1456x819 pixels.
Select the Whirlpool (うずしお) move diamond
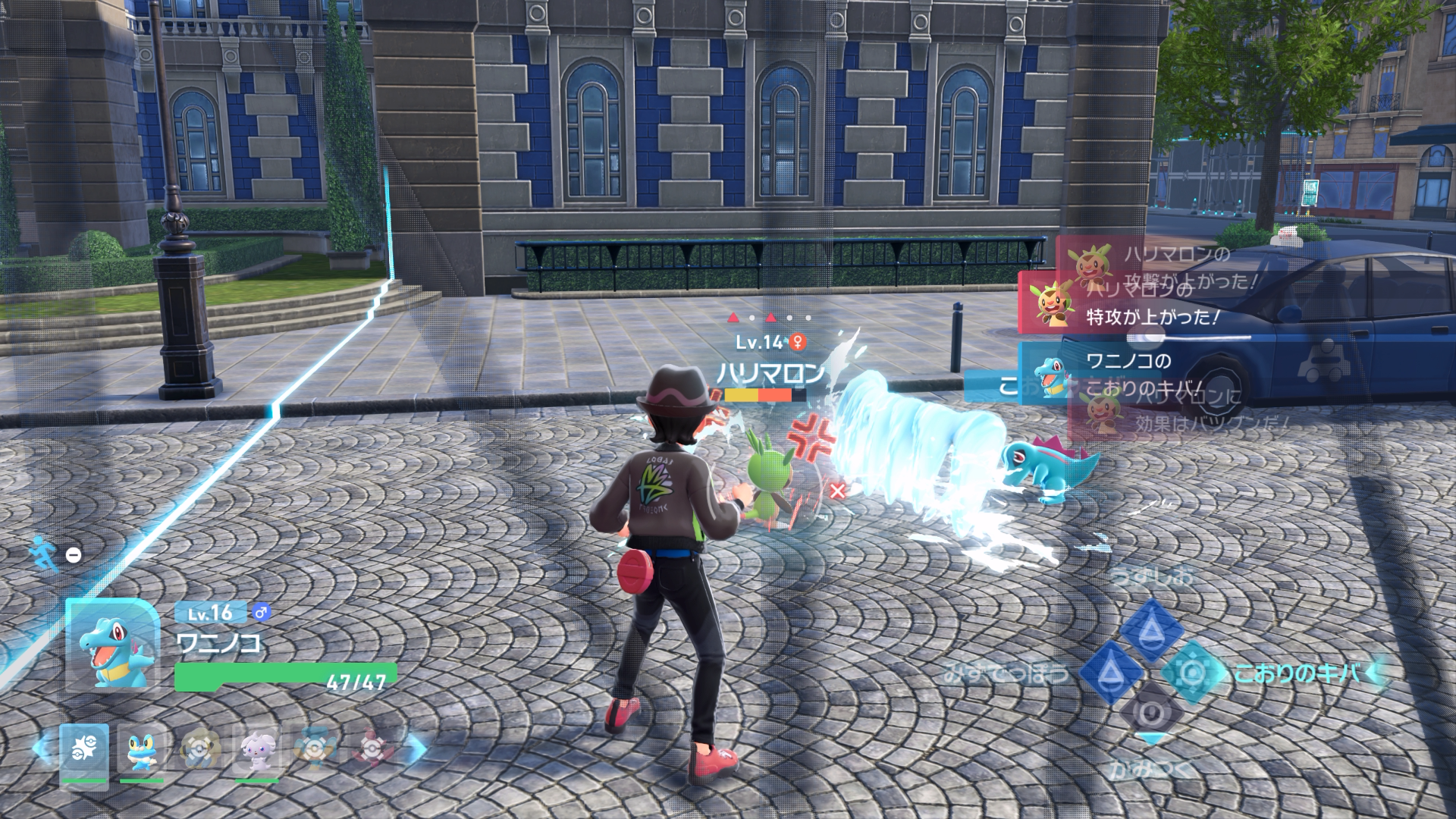point(1152,629)
